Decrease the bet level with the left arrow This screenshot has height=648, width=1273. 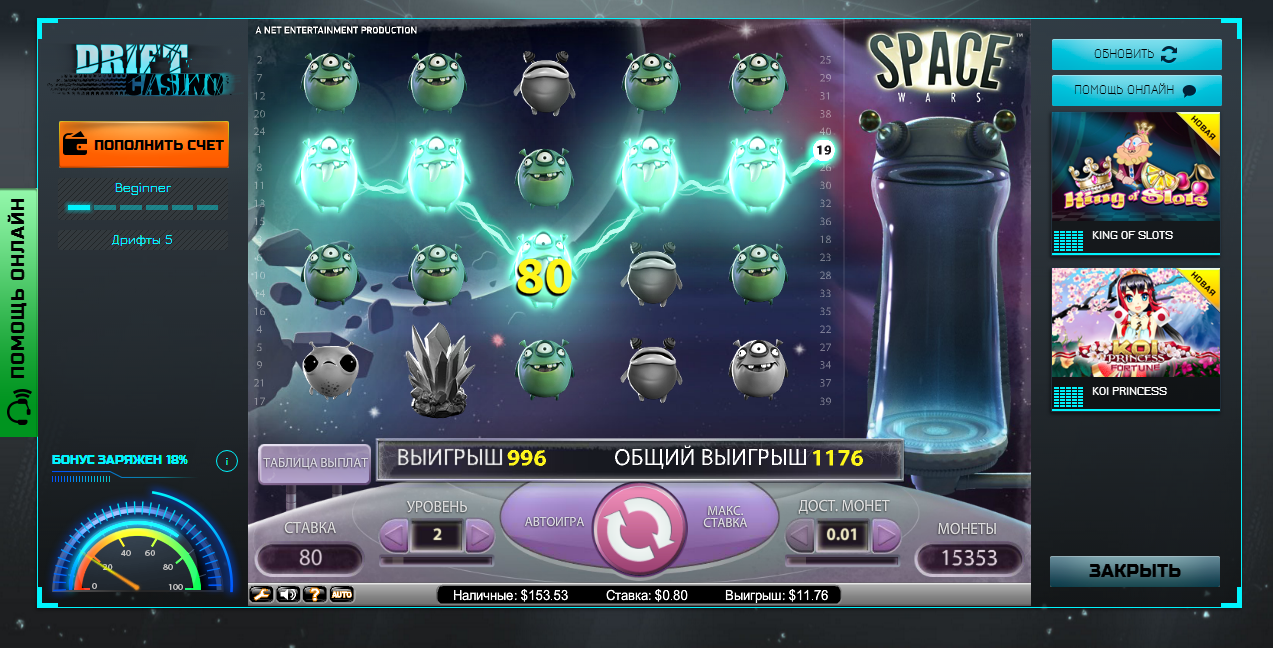(x=394, y=536)
